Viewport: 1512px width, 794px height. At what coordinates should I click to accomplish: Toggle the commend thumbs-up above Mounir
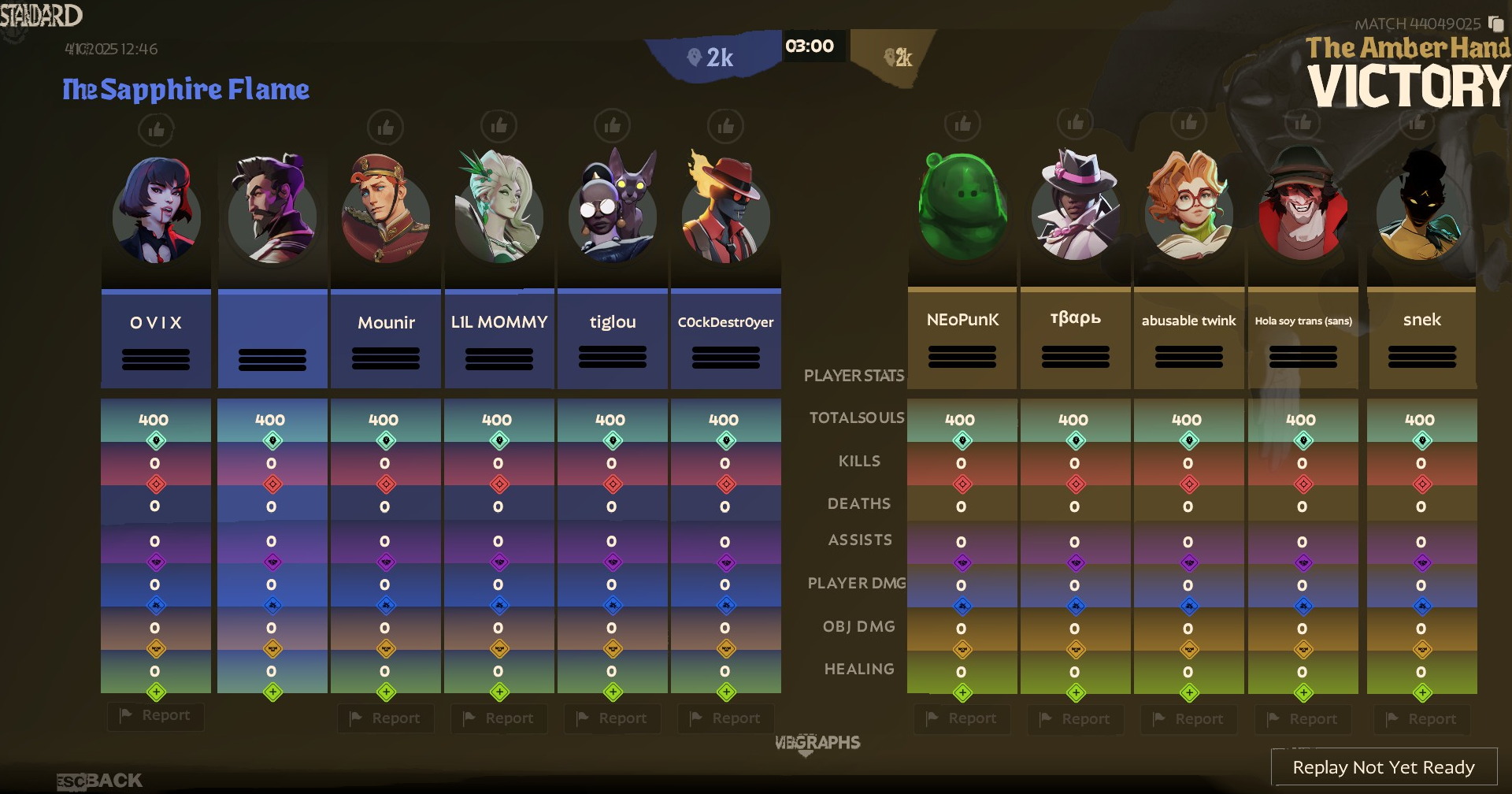point(386,127)
